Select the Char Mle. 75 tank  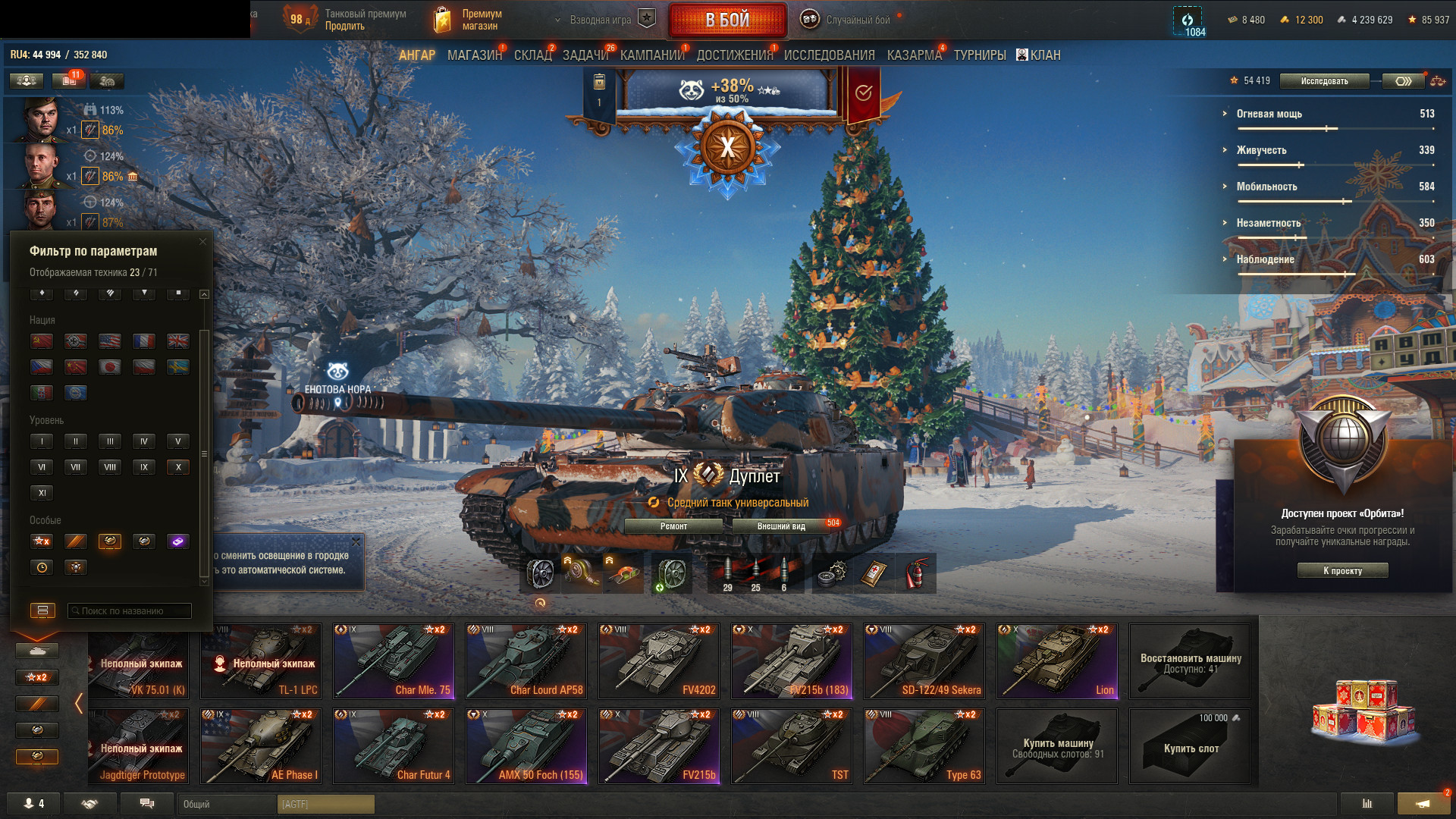[x=393, y=661]
